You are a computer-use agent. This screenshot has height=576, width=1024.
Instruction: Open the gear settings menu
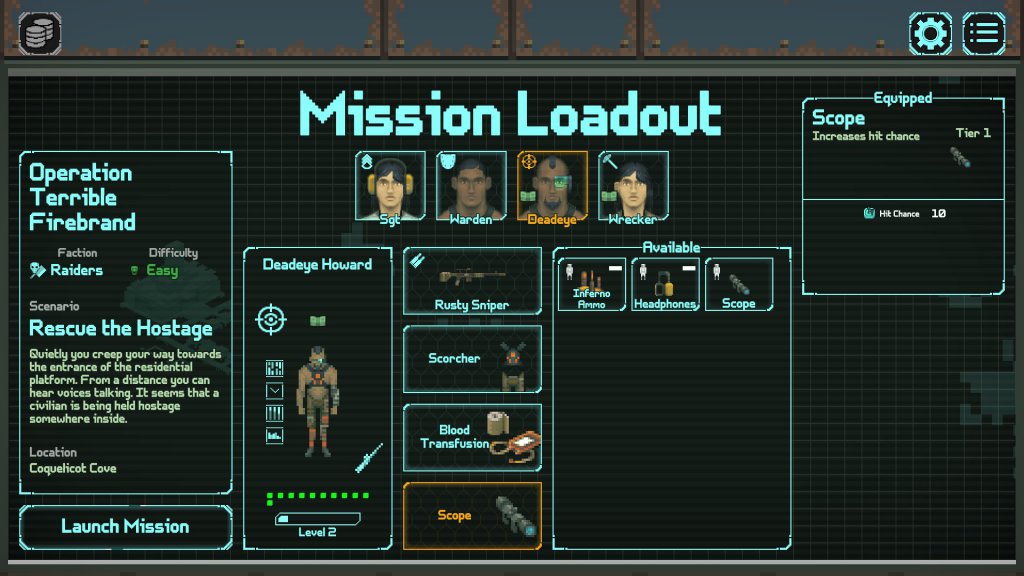930,34
